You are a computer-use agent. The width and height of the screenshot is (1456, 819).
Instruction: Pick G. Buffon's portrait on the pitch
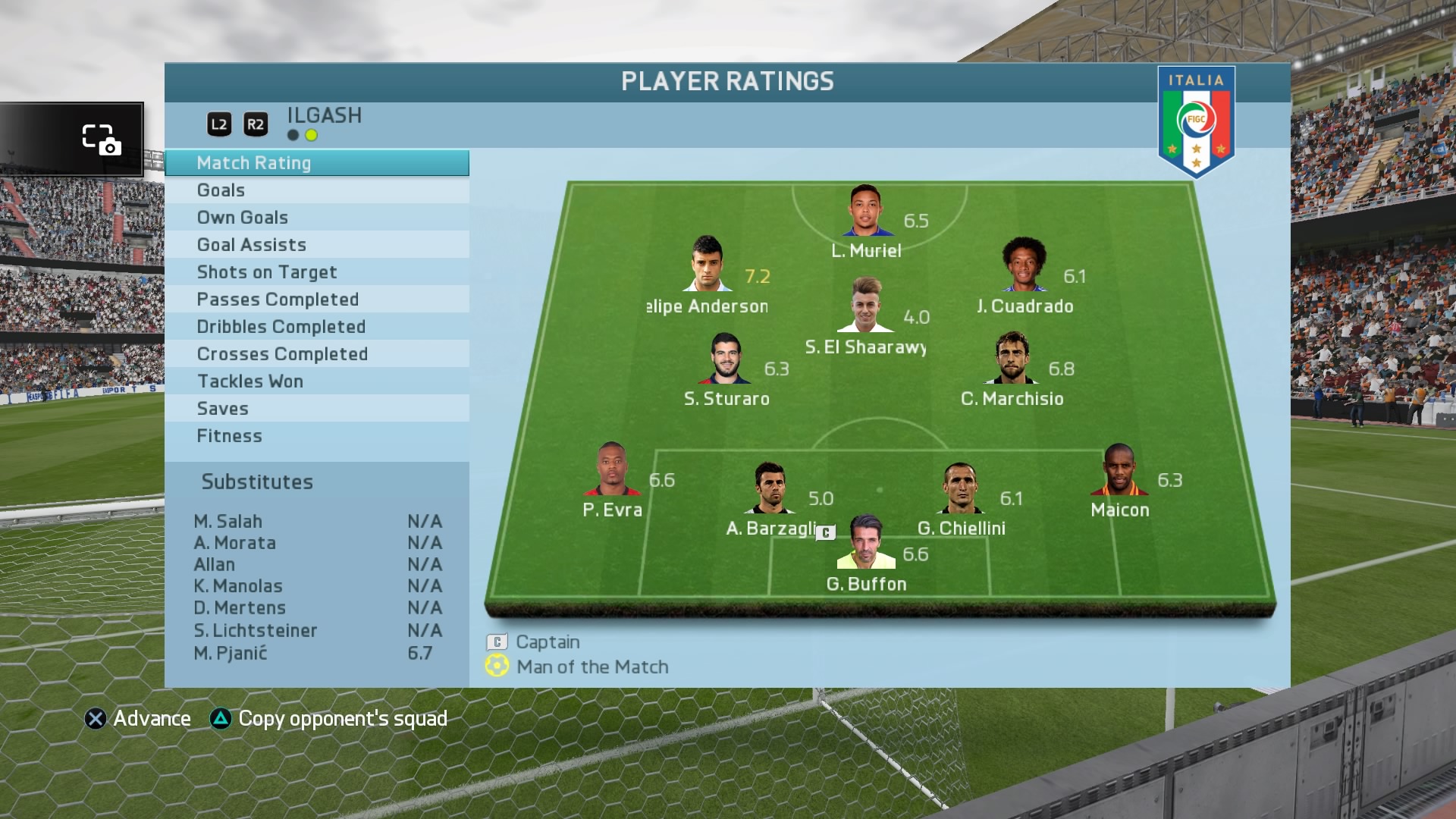[865, 542]
